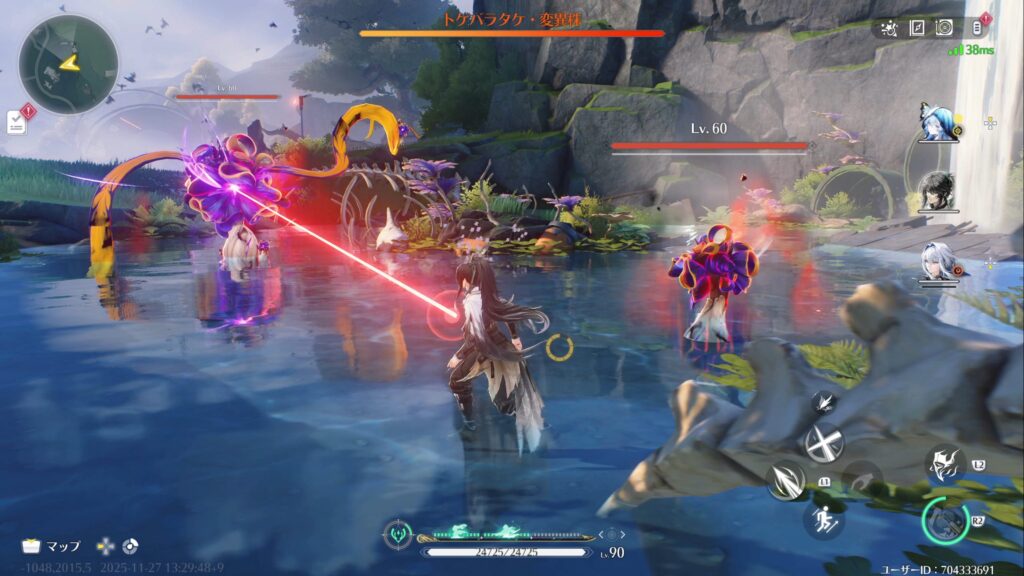The height and width of the screenshot is (576, 1024).
Task: Tap the running figure dodge button
Action: coord(824,520)
